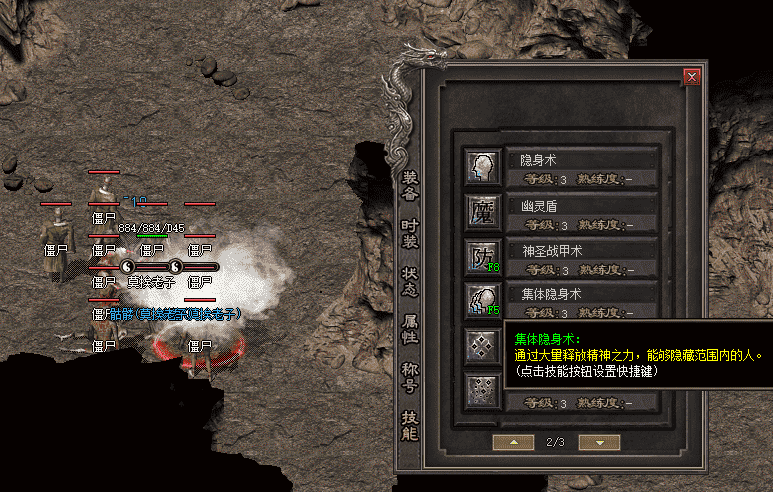Show the 状态 (Status) tab
The image size is (773, 492).
coord(409,279)
